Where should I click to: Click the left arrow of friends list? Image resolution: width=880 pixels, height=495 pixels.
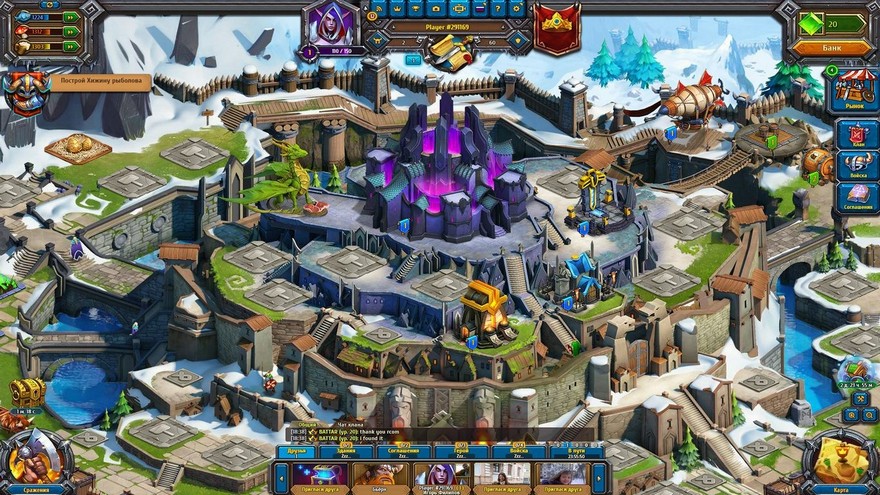(282, 476)
